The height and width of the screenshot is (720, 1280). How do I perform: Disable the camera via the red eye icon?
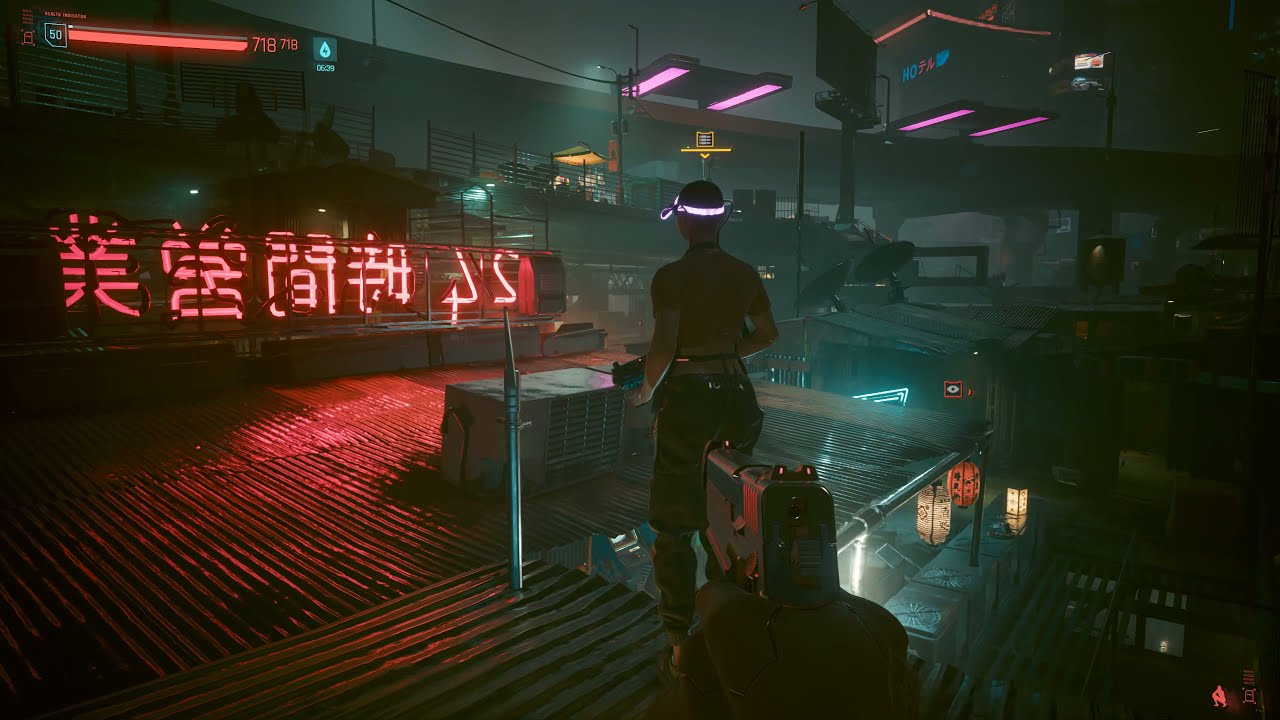click(953, 390)
